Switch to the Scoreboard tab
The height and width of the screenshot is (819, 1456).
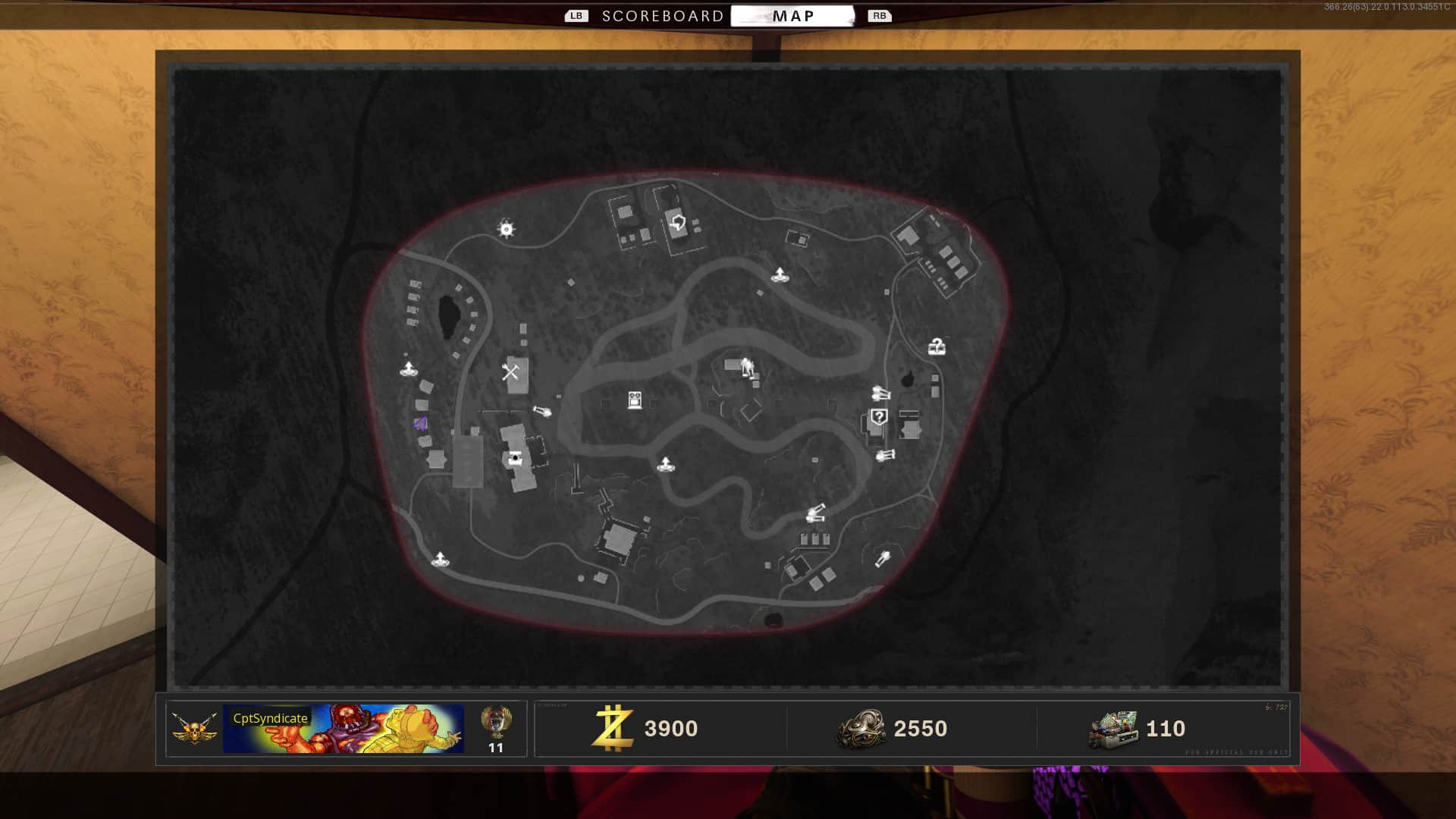(x=662, y=16)
